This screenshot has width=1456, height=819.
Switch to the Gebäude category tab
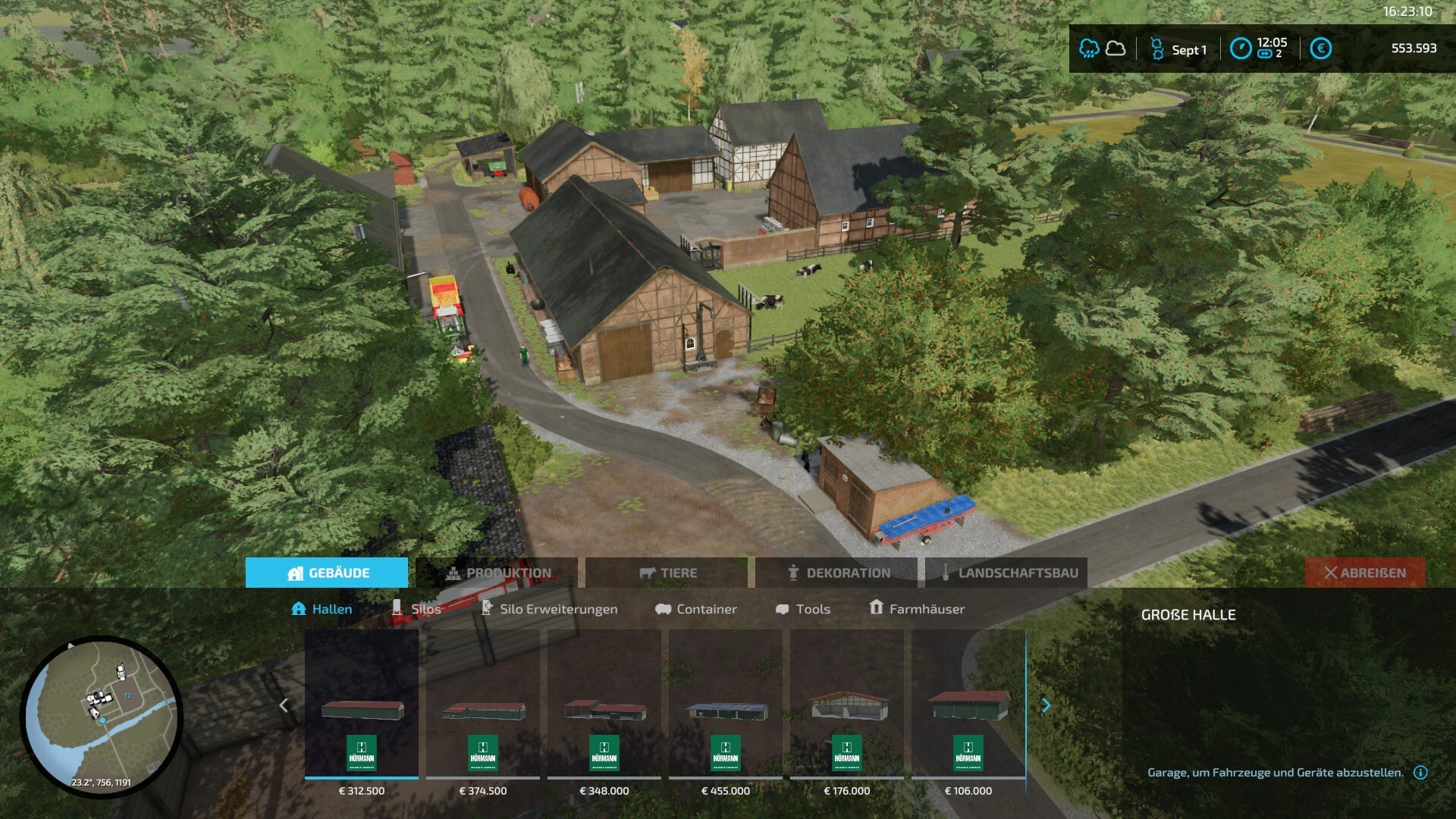[327, 573]
